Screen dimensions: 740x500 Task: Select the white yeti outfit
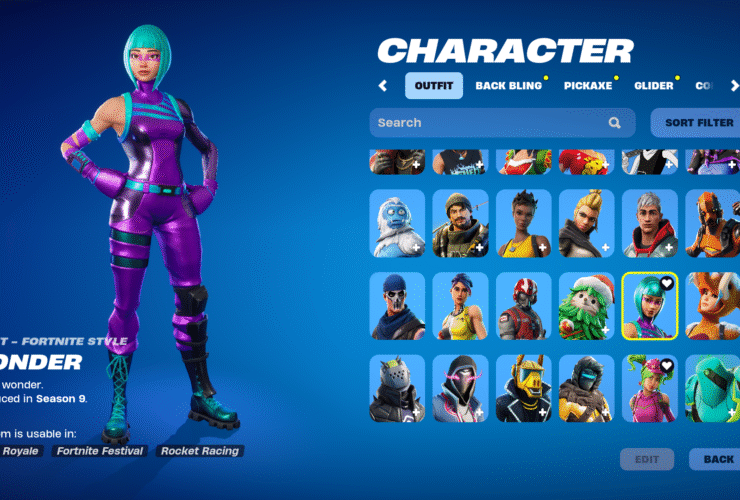pyautogui.click(x=398, y=223)
